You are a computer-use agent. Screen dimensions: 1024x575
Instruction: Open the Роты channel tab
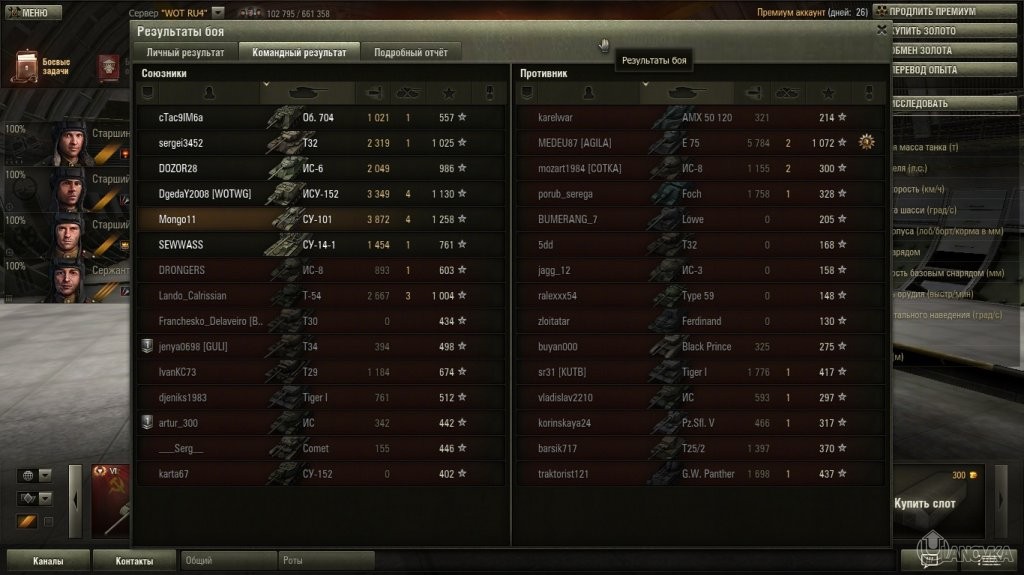point(325,561)
